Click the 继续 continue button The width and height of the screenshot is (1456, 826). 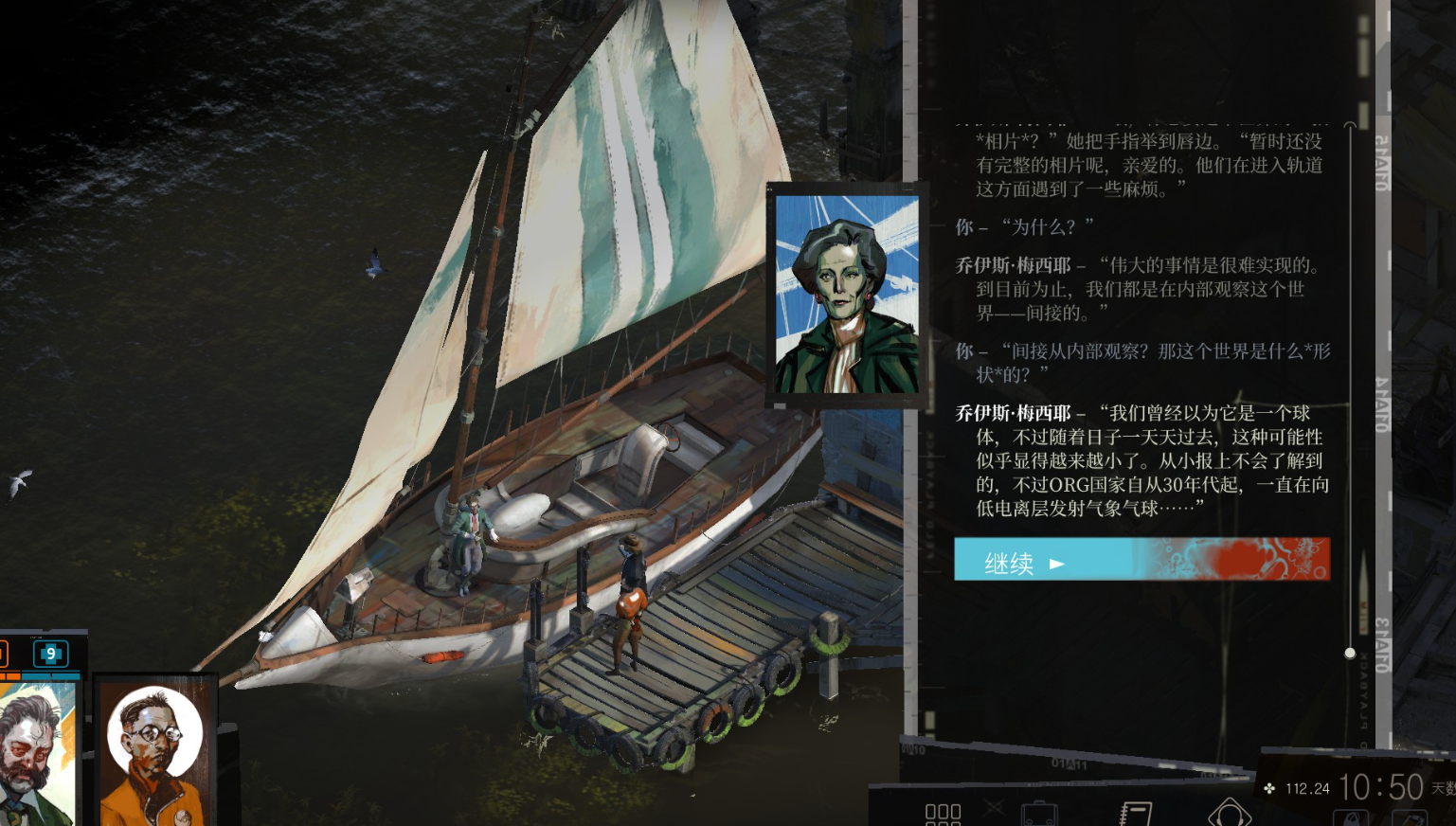pyautogui.click(x=1140, y=560)
